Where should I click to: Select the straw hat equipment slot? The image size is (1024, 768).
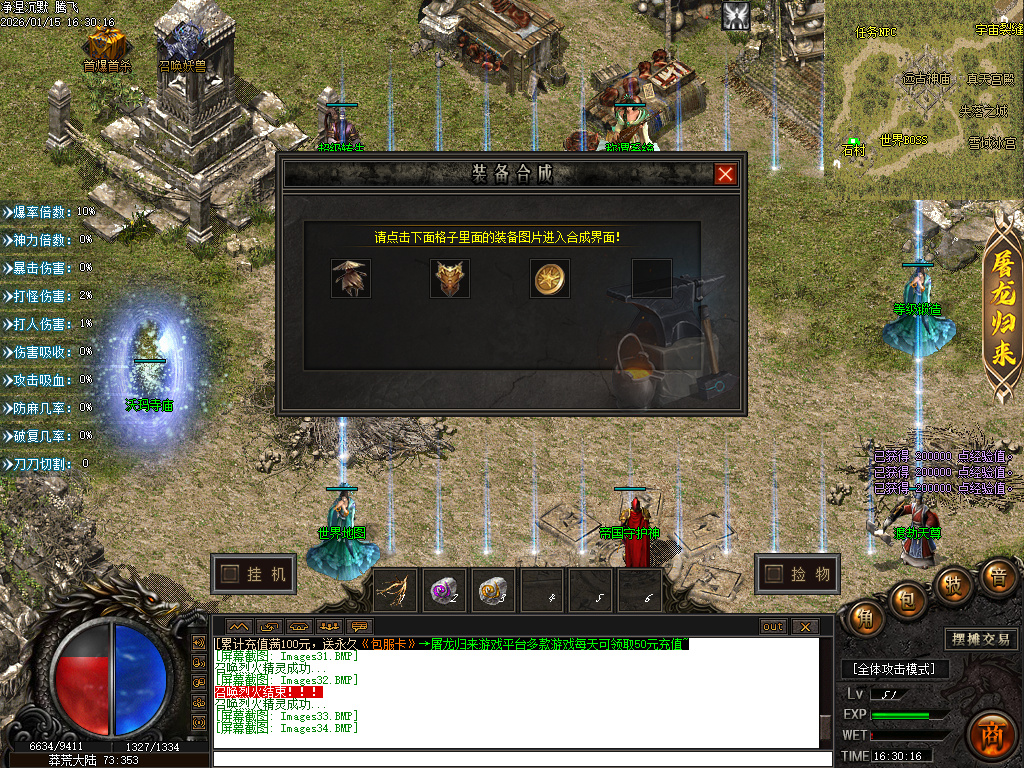point(351,279)
